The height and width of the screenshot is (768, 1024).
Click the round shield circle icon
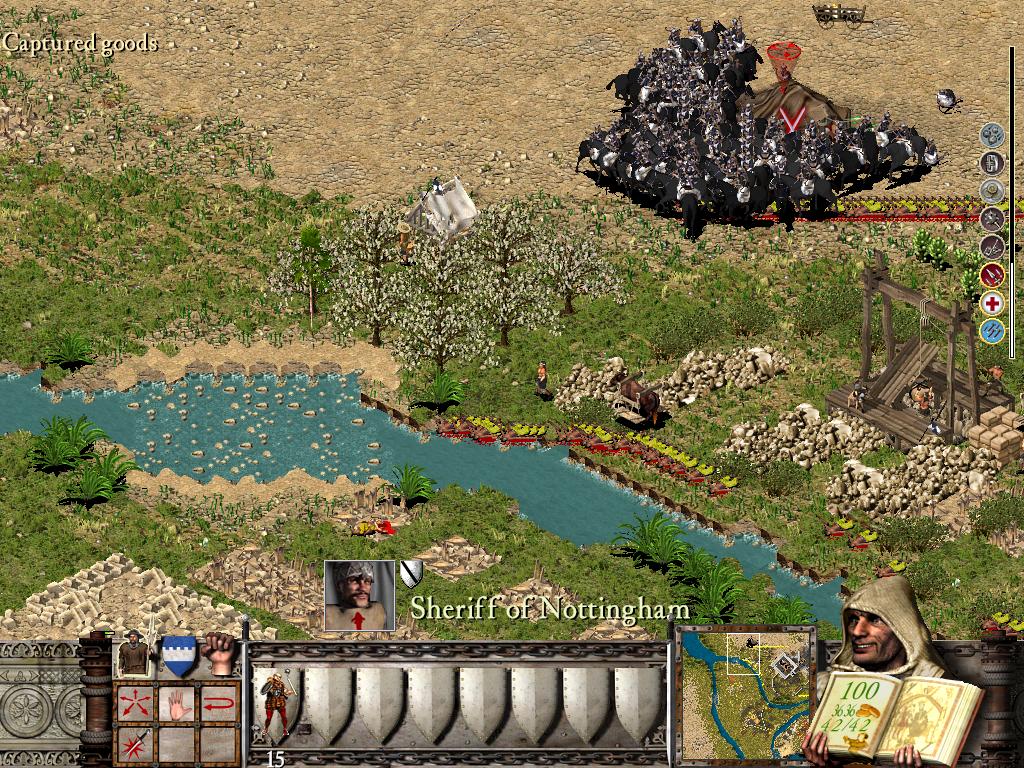pos(992,190)
